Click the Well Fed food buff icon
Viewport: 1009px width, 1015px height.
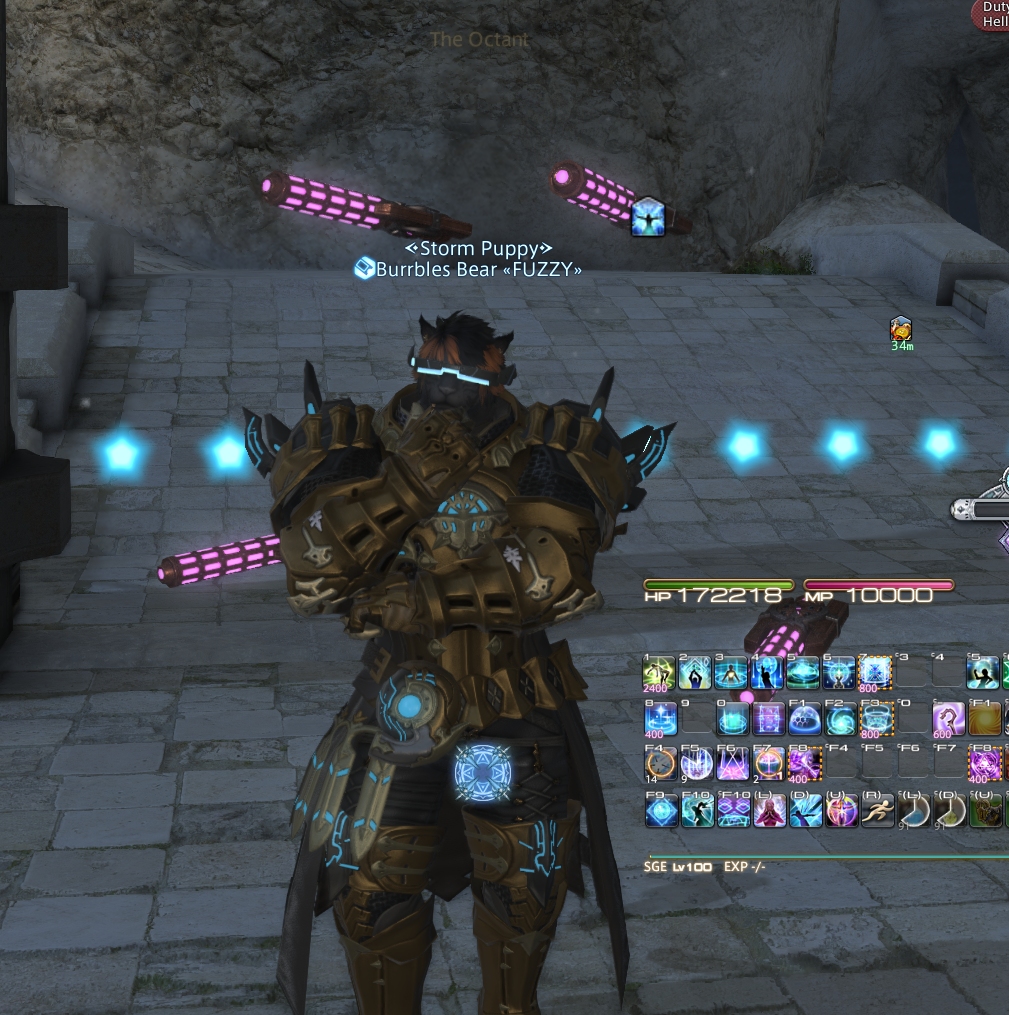coord(901,328)
